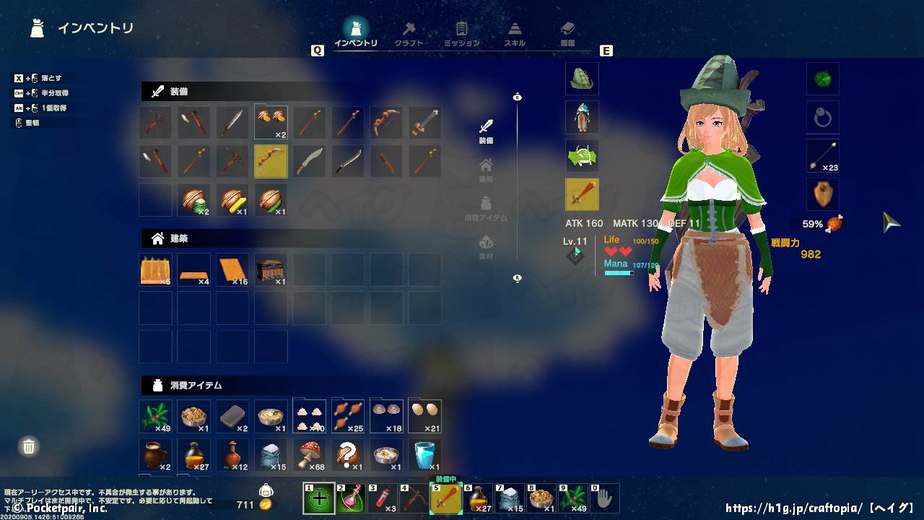Select the highlighted bow in the equipment grid
Image resolution: width=924 pixels, height=520 pixels.
click(x=271, y=160)
